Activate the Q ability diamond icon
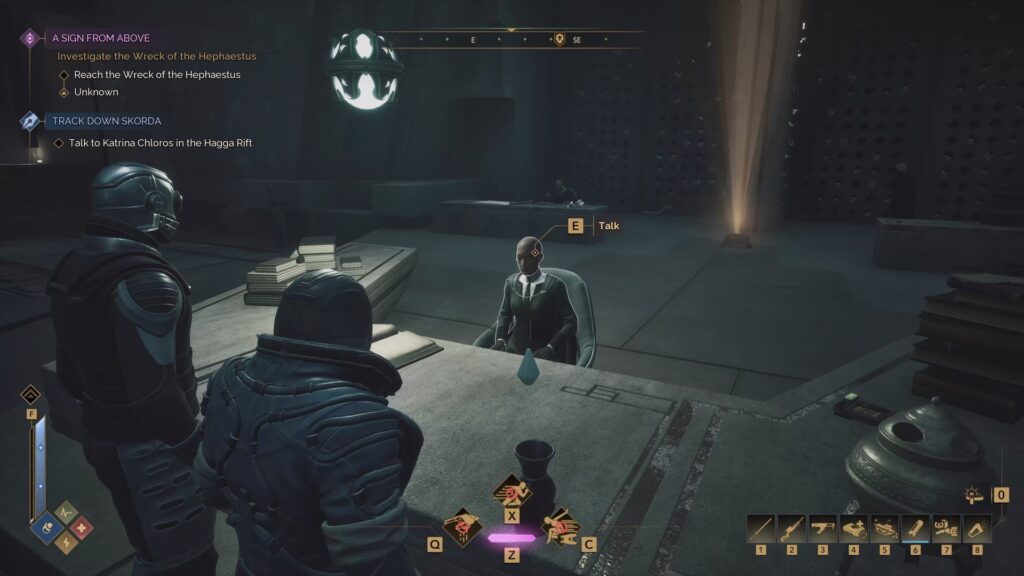Viewport: 1024px width, 576px height. (462, 526)
